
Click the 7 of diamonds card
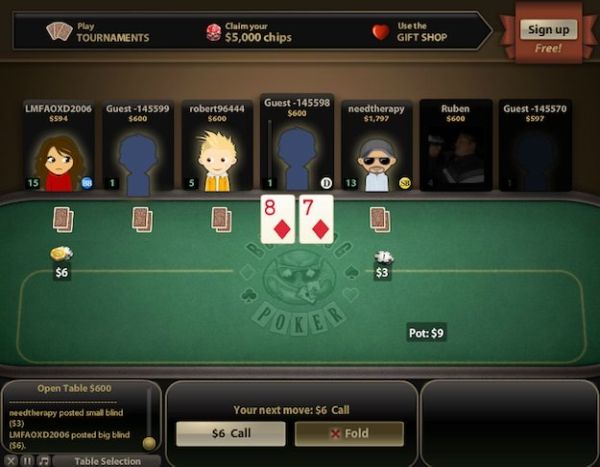pyautogui.click(x=316, y=219)
